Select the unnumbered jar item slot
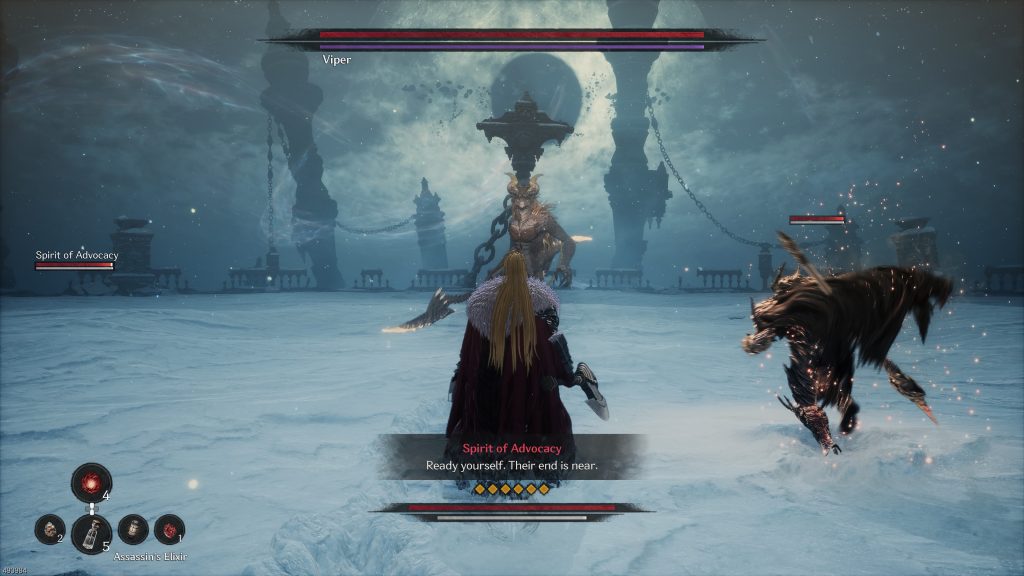 tap(133, 529)
